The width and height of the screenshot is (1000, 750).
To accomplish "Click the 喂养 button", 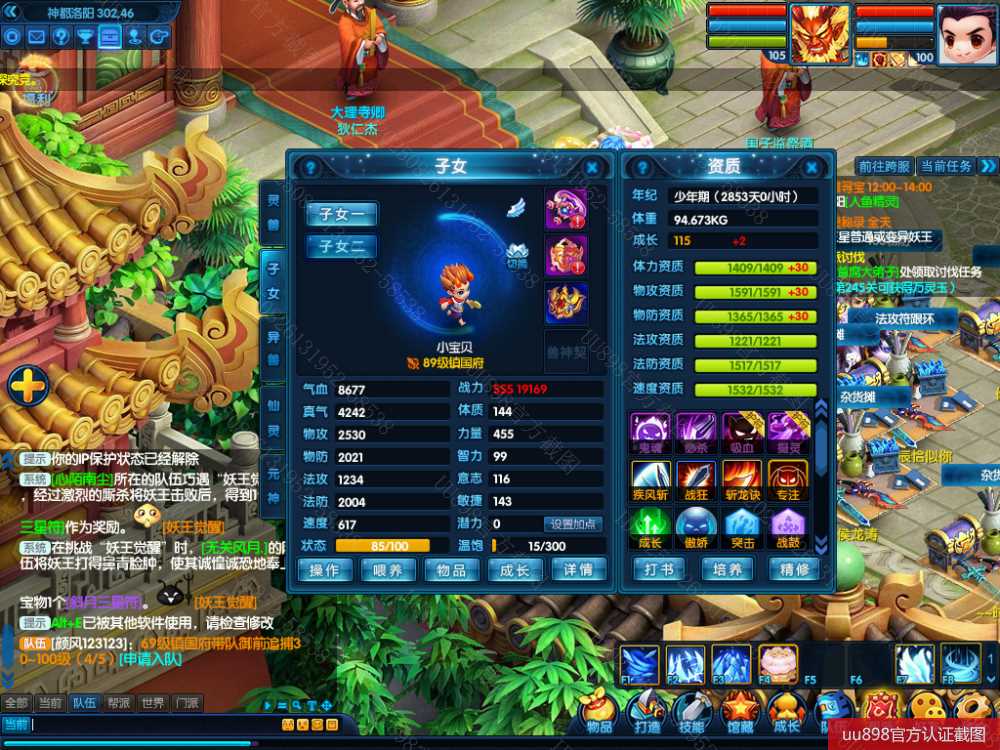I will (x=388, y=569).
